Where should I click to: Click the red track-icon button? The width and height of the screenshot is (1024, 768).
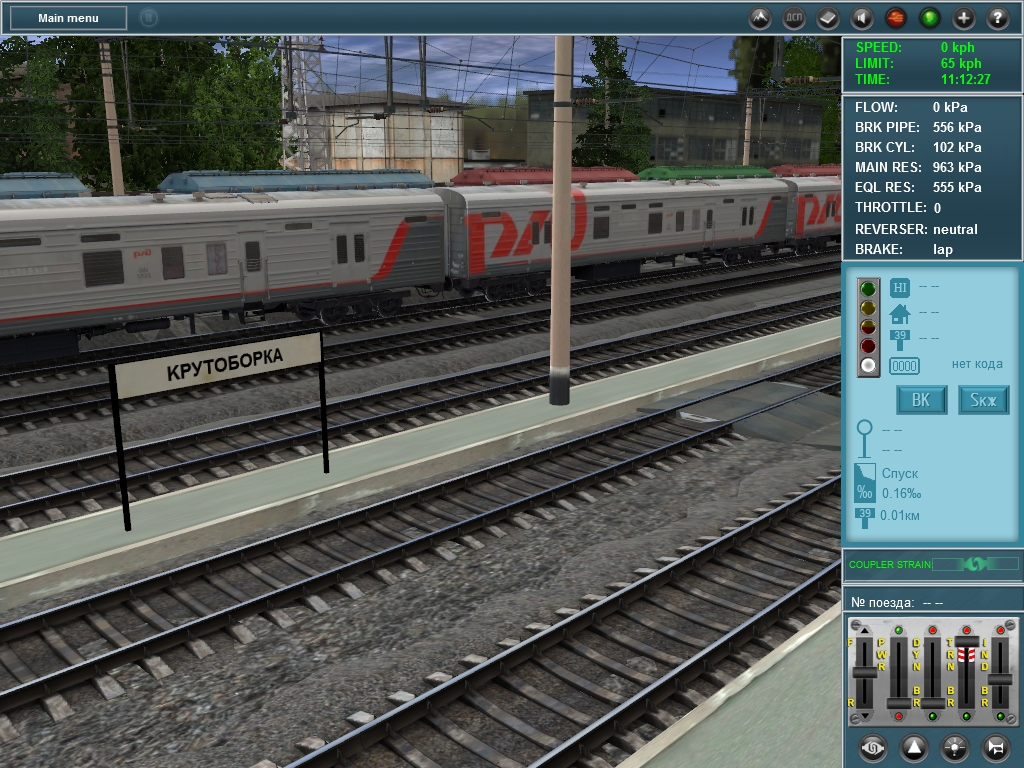pos(896,18)
